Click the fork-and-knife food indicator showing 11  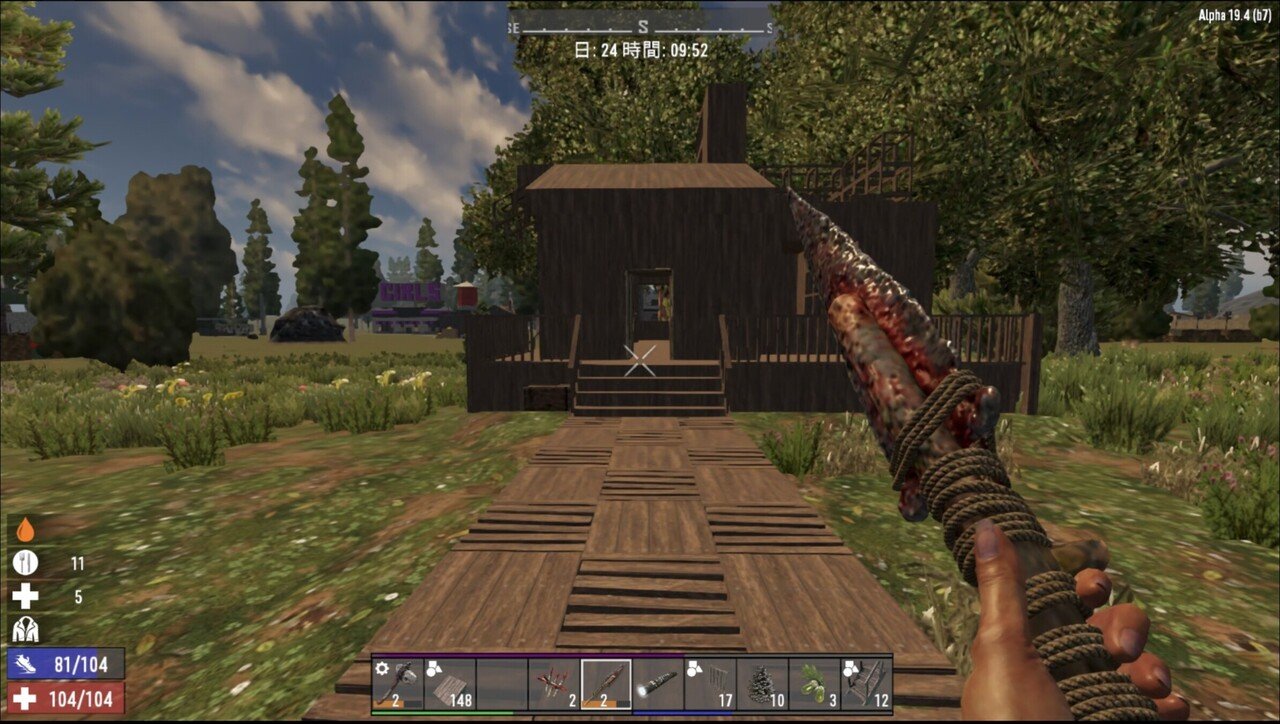[x=27, y=562]
